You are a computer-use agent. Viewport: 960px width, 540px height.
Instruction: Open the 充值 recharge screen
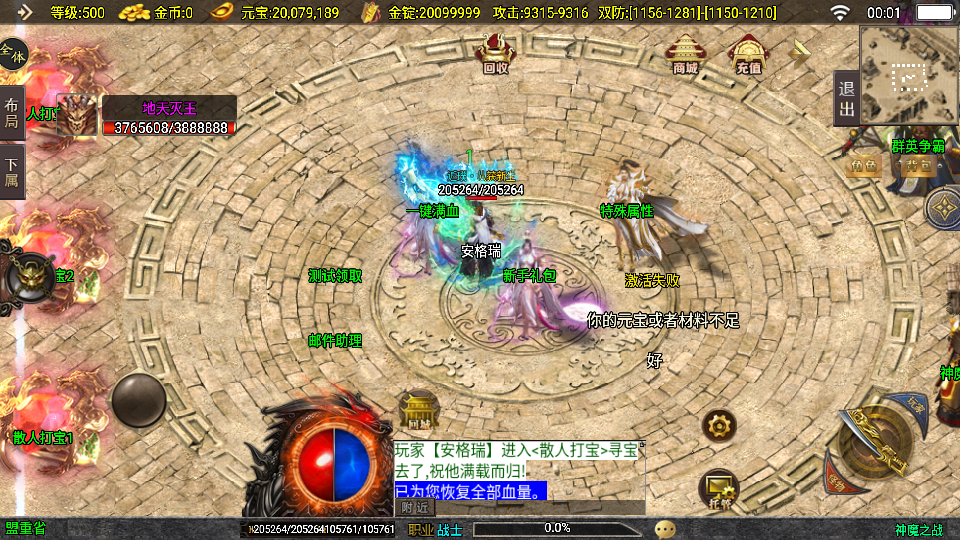(x=749, y=54)
